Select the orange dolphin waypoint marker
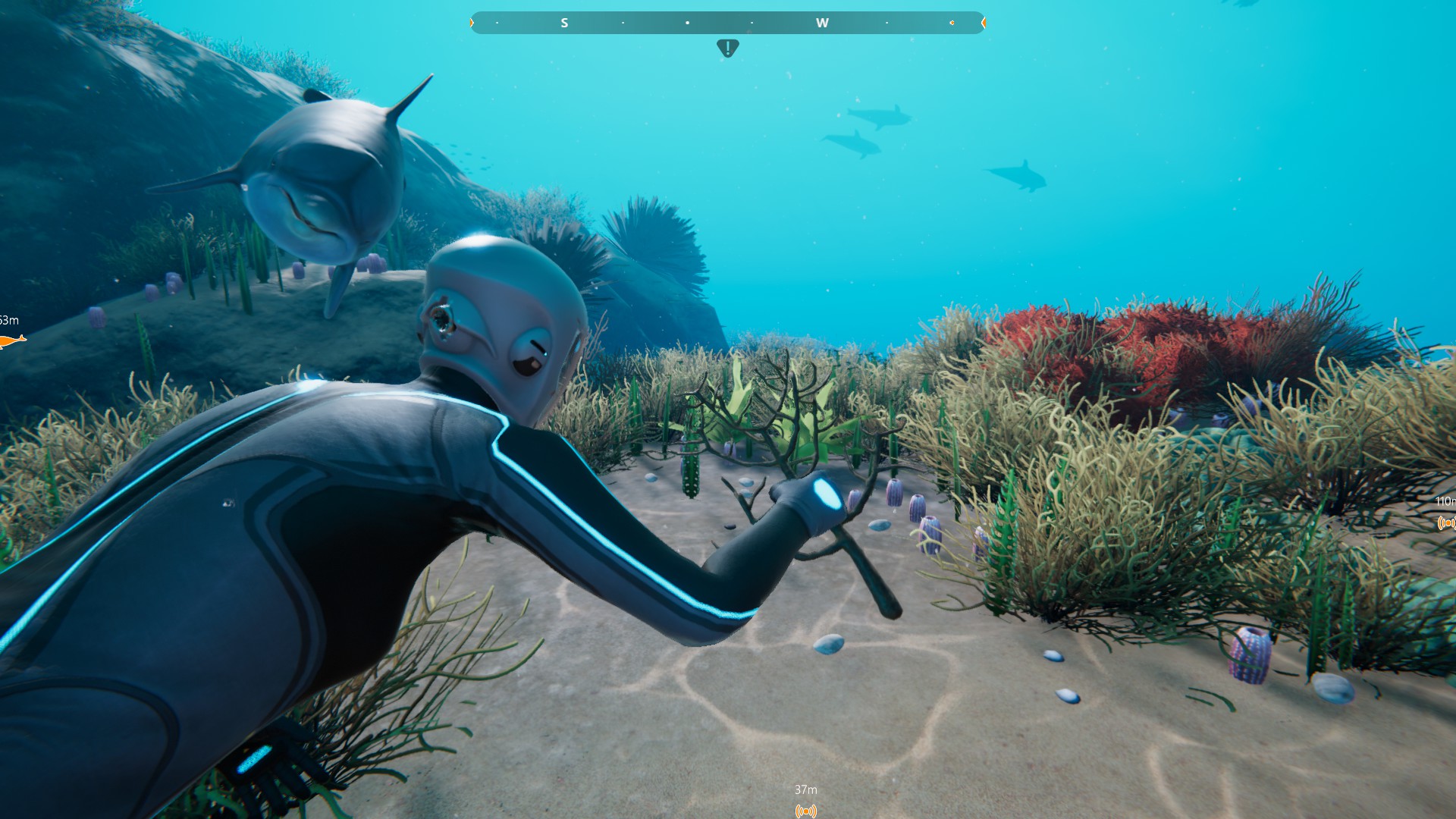This screenshot has width=1456, height=819. [11, 341]
